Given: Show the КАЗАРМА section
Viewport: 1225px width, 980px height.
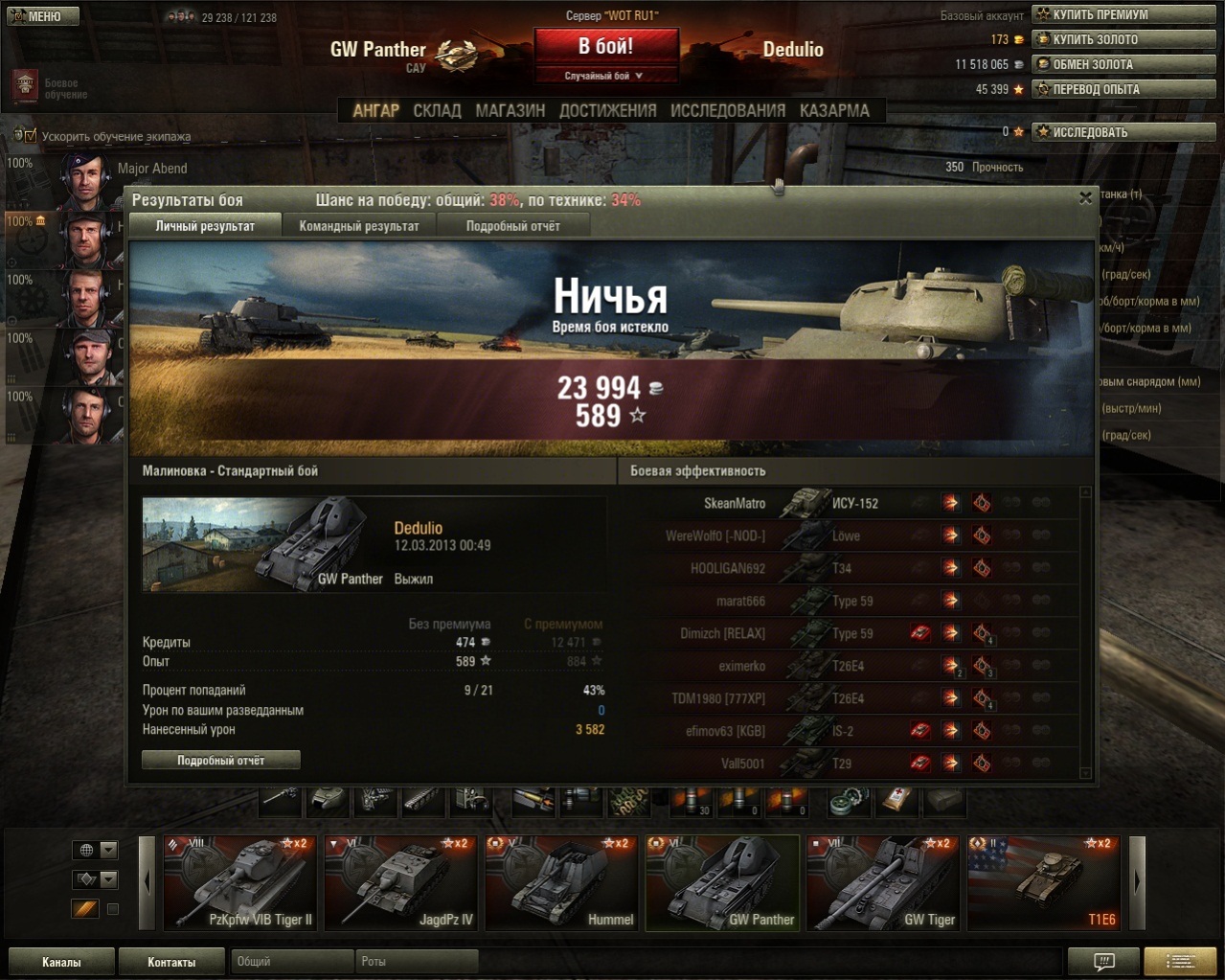Looking at the screenshot, I should tap(834, 111).
